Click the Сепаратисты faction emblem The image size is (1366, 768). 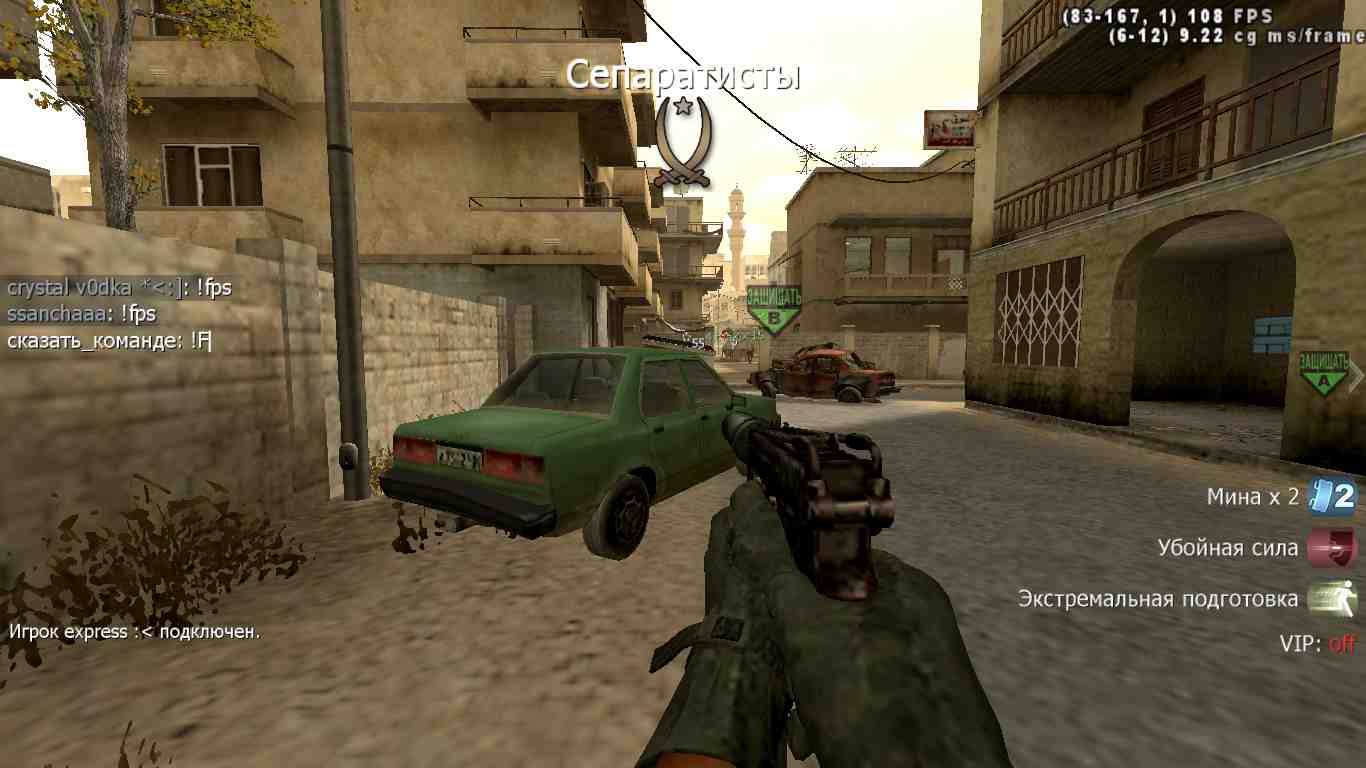click(682, 141)
